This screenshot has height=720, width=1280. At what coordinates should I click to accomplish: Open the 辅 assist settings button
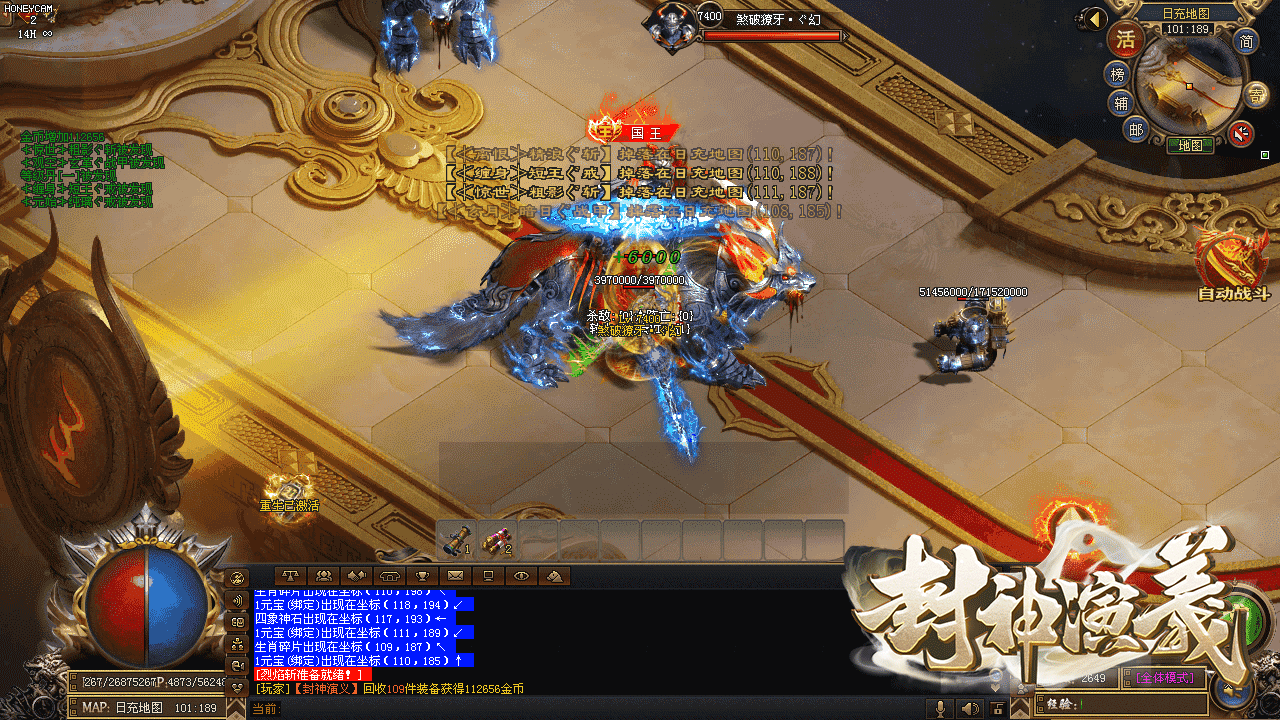click(x=1122, y=103)
